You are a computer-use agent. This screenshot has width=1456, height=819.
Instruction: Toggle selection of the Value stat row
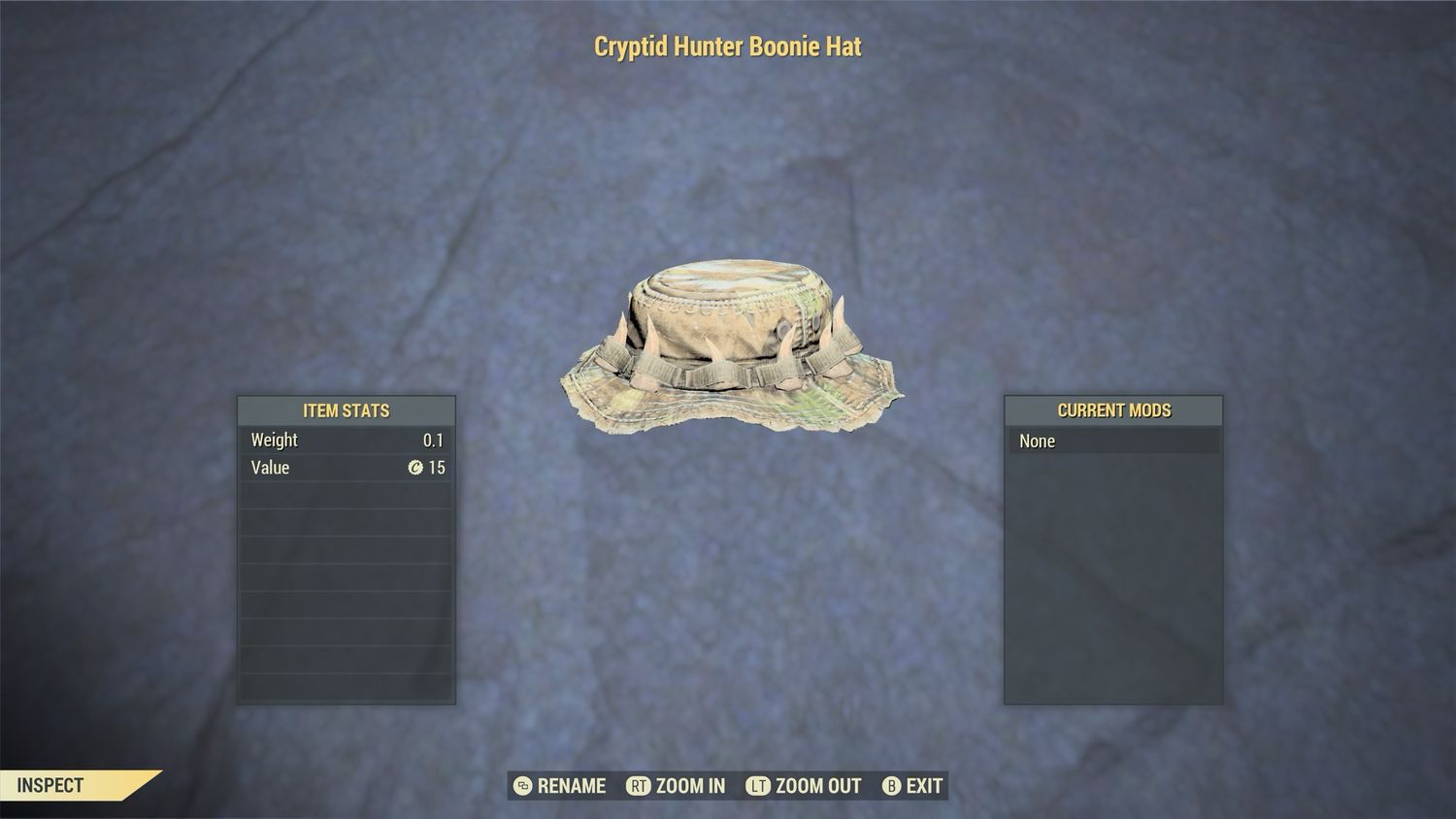[346, 468]
